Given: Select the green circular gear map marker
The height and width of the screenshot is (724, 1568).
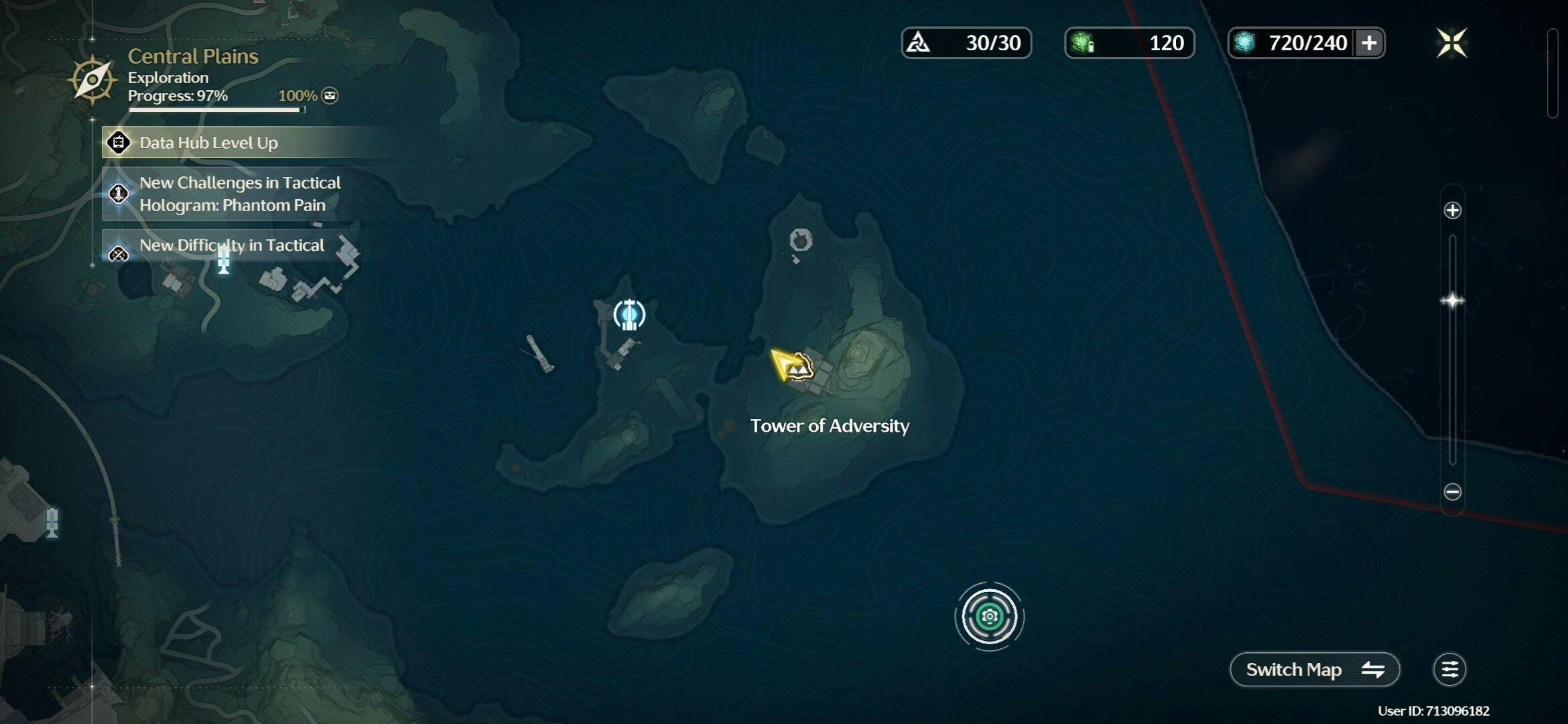Looking at the screenshot, I should (x=989, y=616).
